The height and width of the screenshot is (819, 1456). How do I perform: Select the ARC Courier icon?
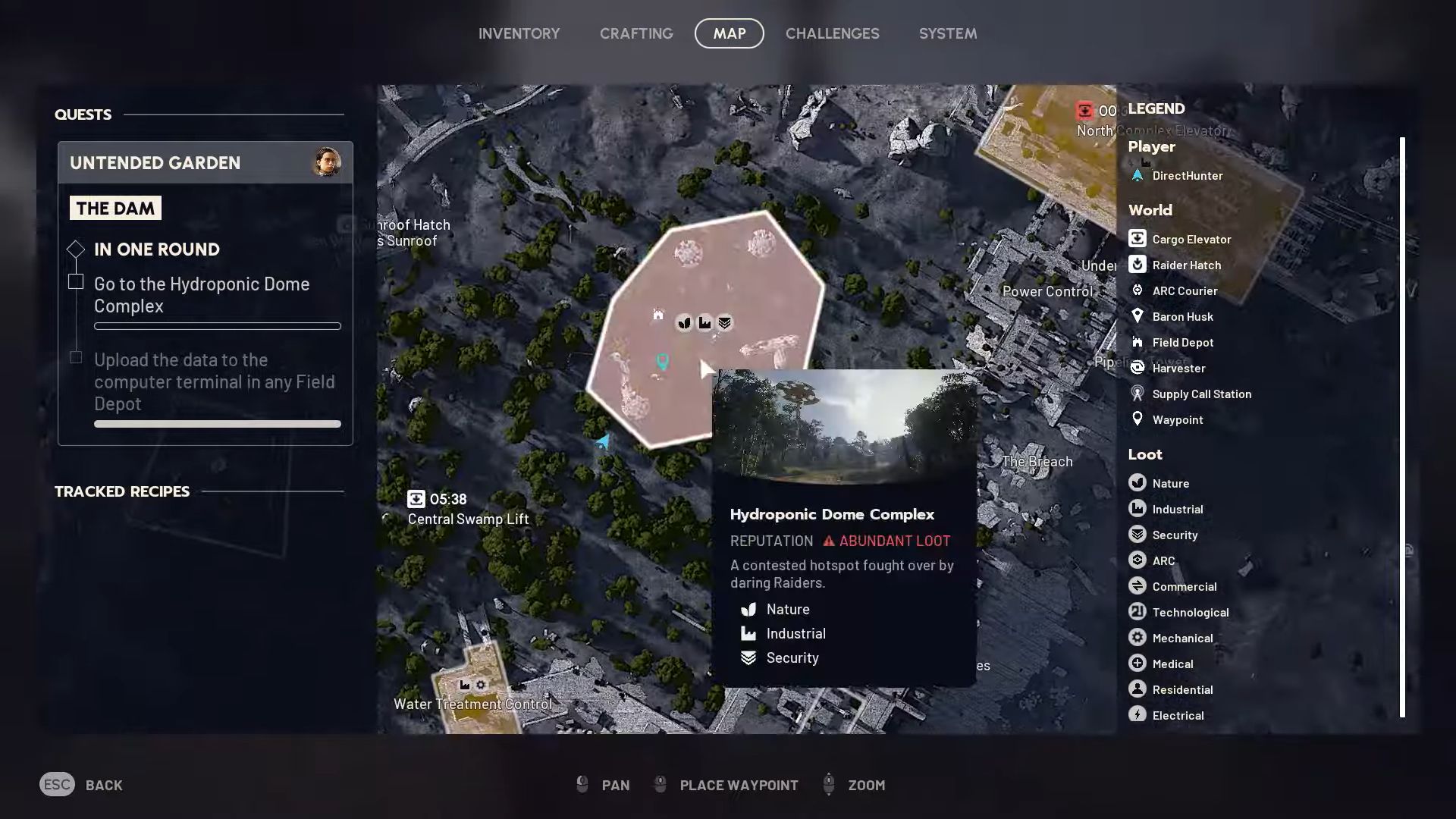1137,290
